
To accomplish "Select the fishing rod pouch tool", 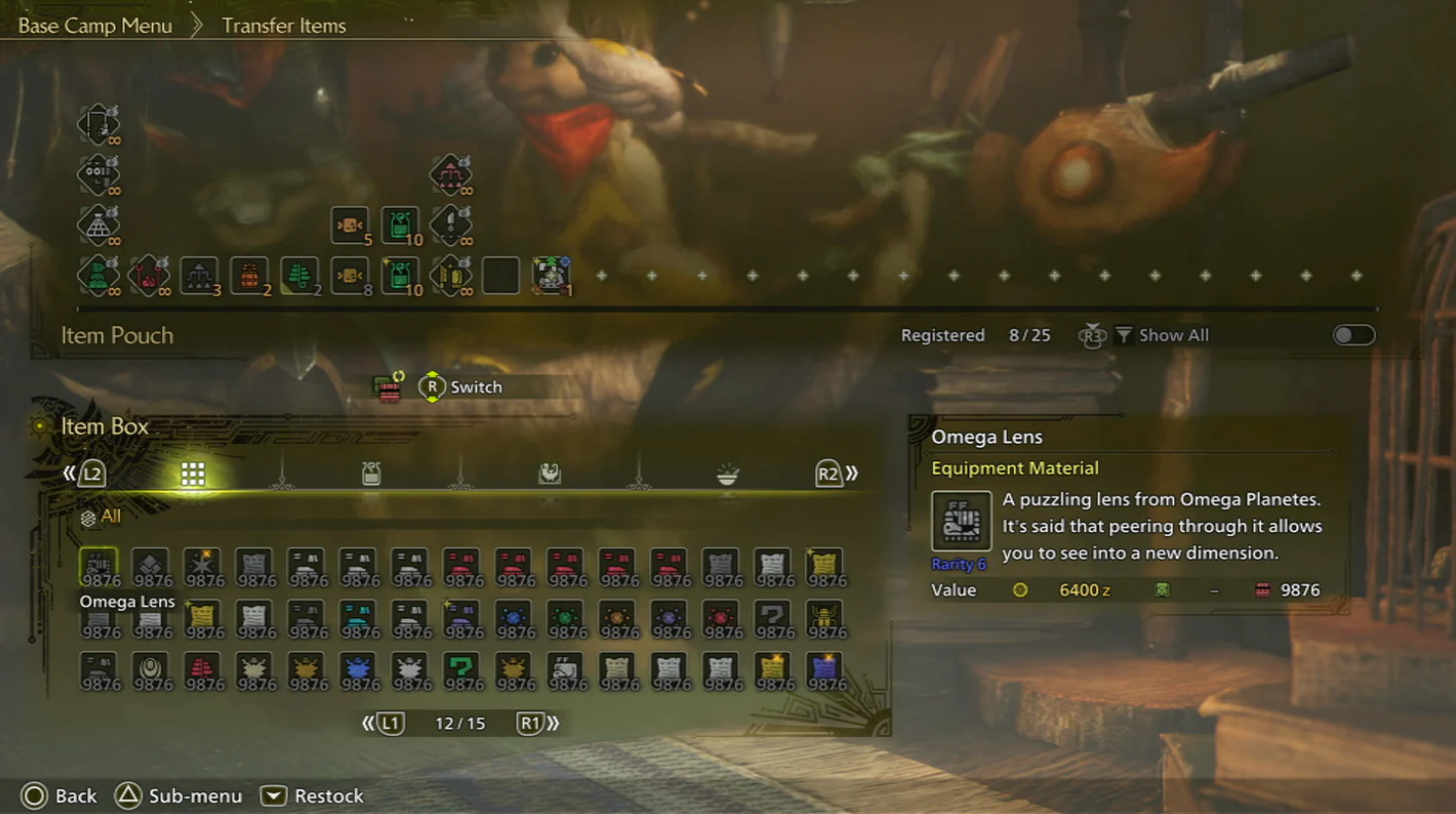I will coord(98,125).
